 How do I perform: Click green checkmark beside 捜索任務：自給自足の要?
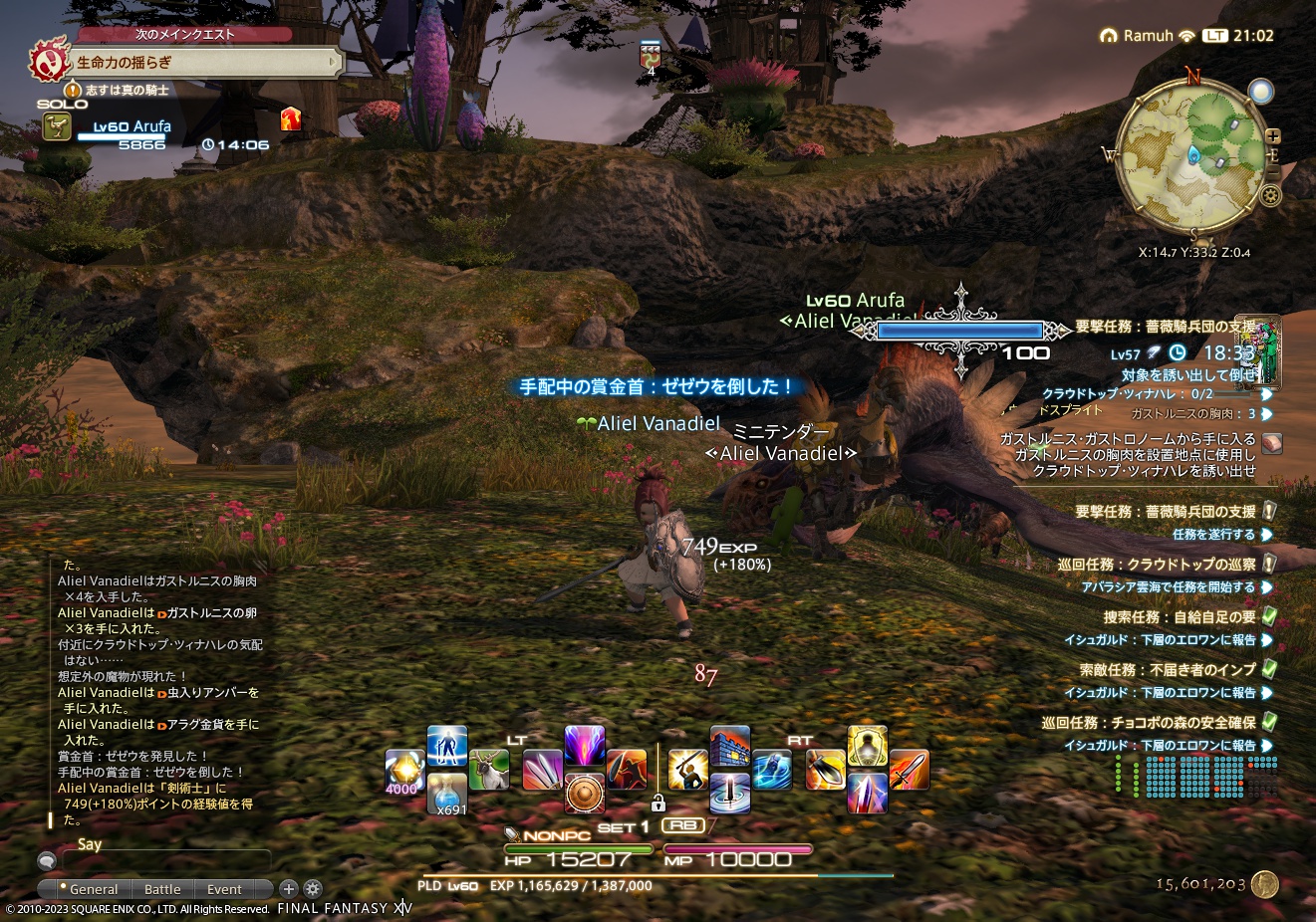pos(1269,615)
